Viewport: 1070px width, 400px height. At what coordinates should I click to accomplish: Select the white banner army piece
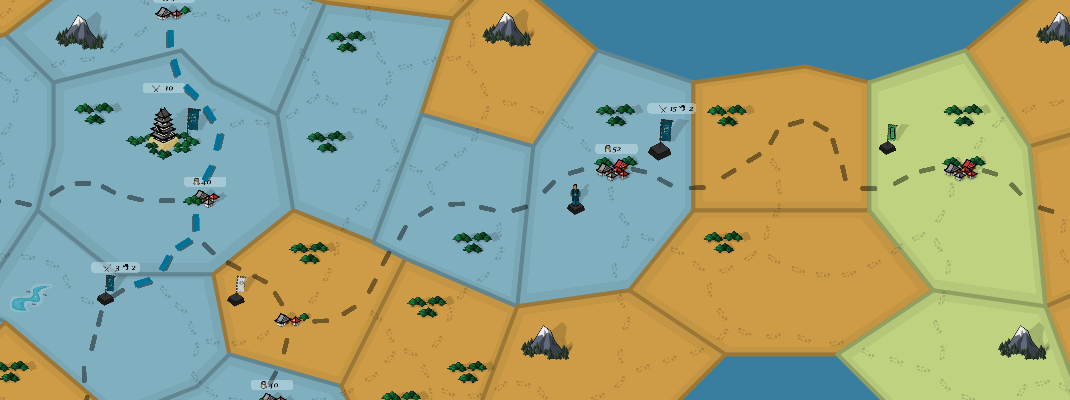point(237,291)
